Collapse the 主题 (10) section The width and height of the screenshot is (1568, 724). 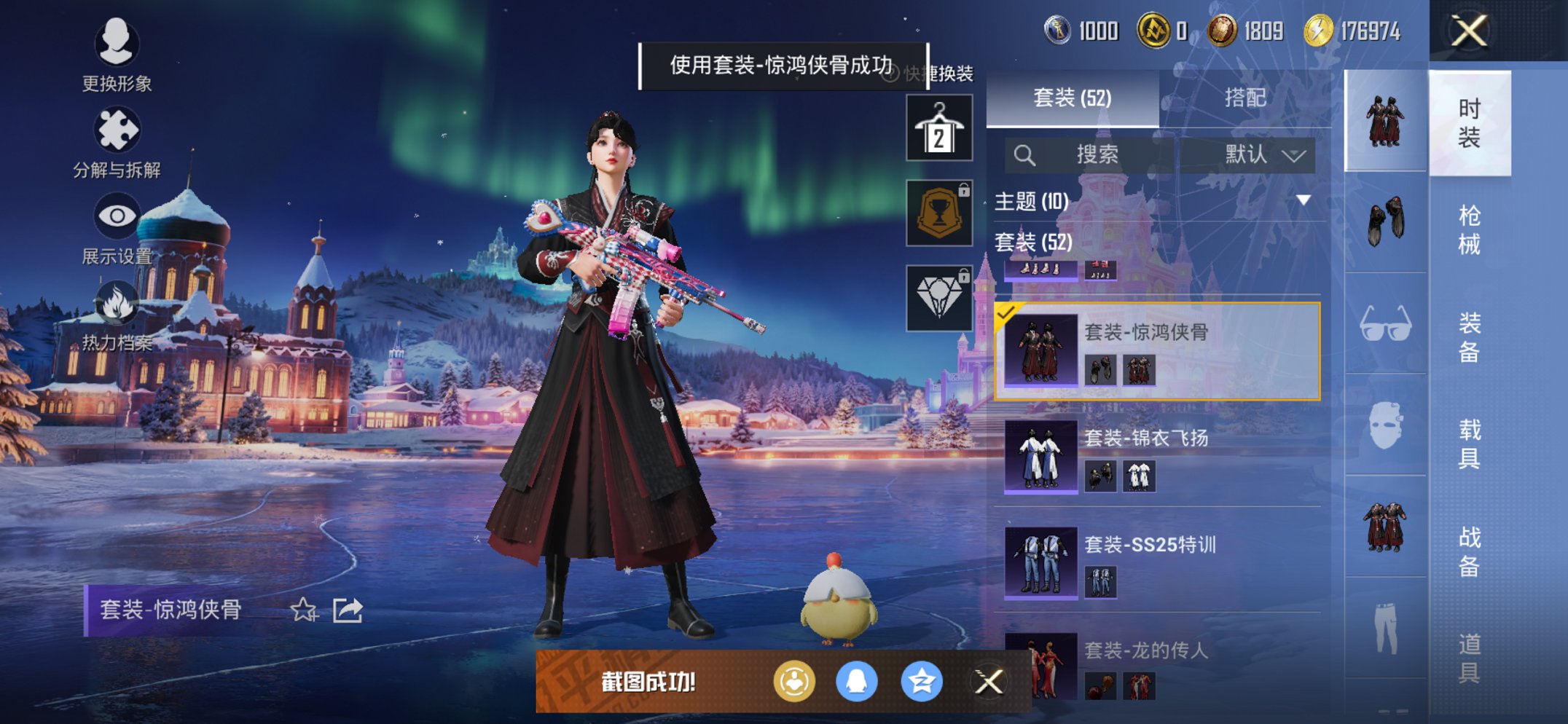(x=1303, y=200)
